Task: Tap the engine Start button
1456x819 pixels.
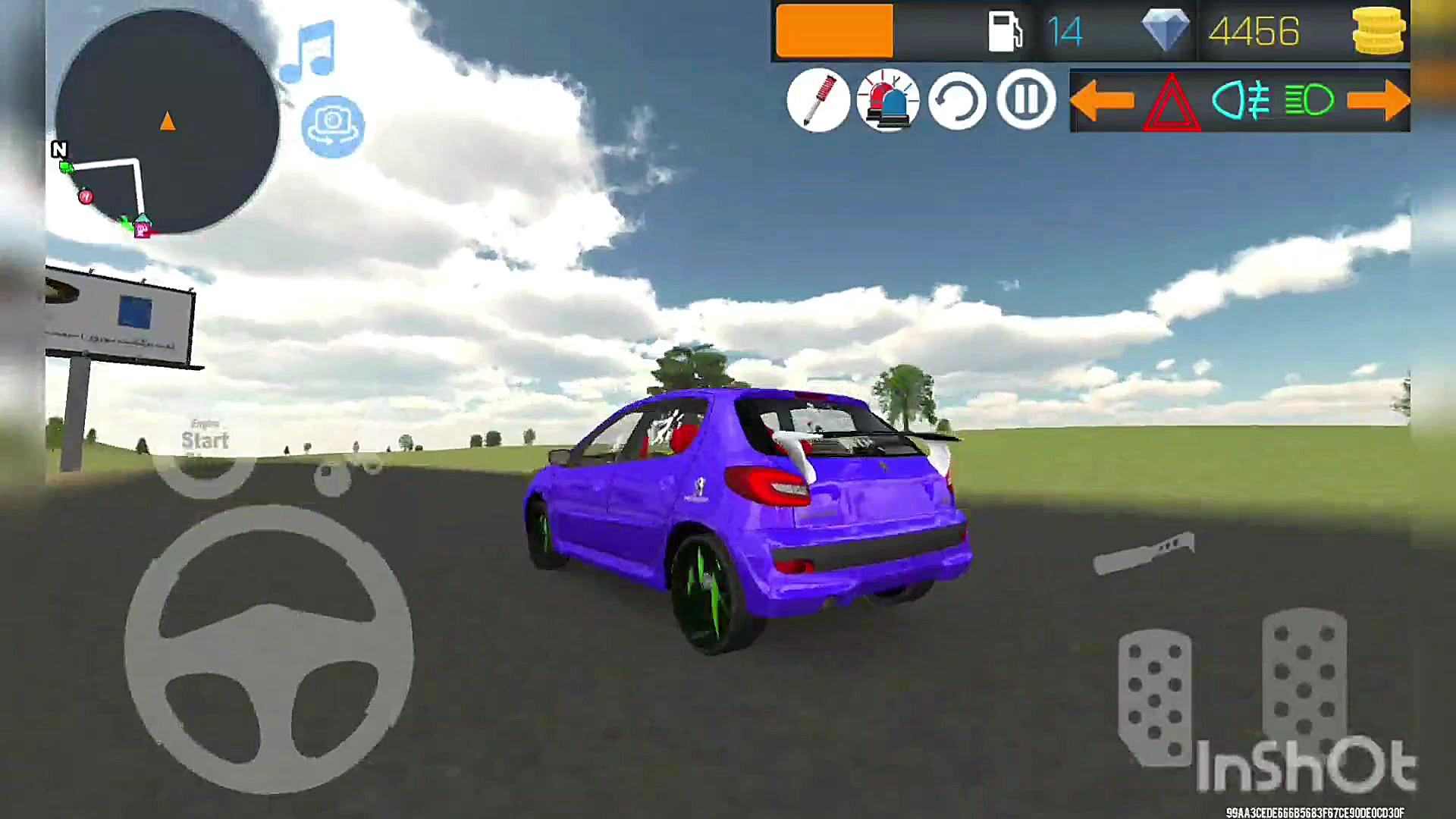Action: [x=205, y=447]
